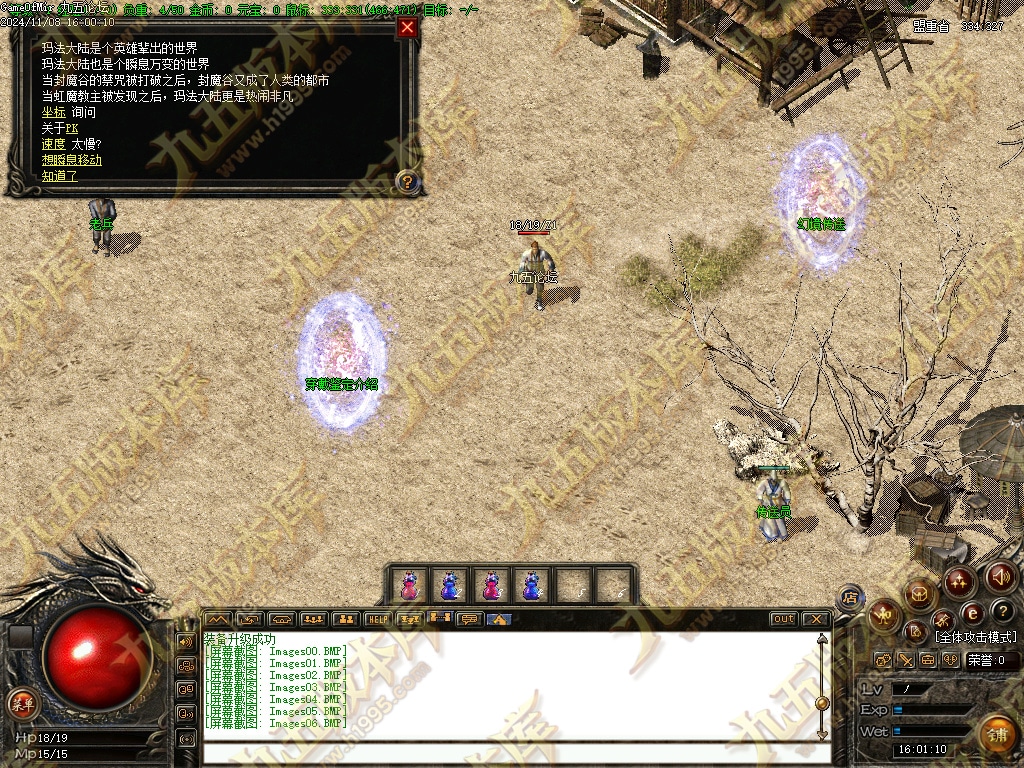1024x768 pixels.
Task: Toggle sound with the speaker orb
Action: point(1001,577)
